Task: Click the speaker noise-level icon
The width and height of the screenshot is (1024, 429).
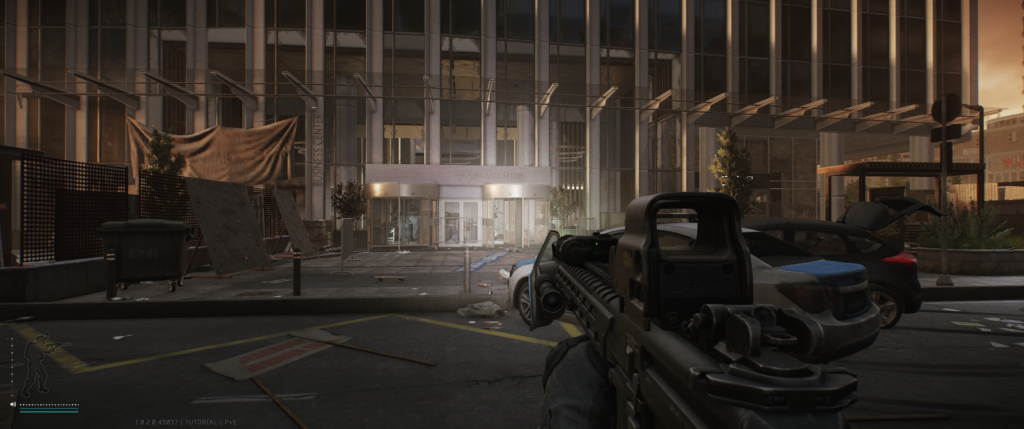Action: [x=13, y=405]
